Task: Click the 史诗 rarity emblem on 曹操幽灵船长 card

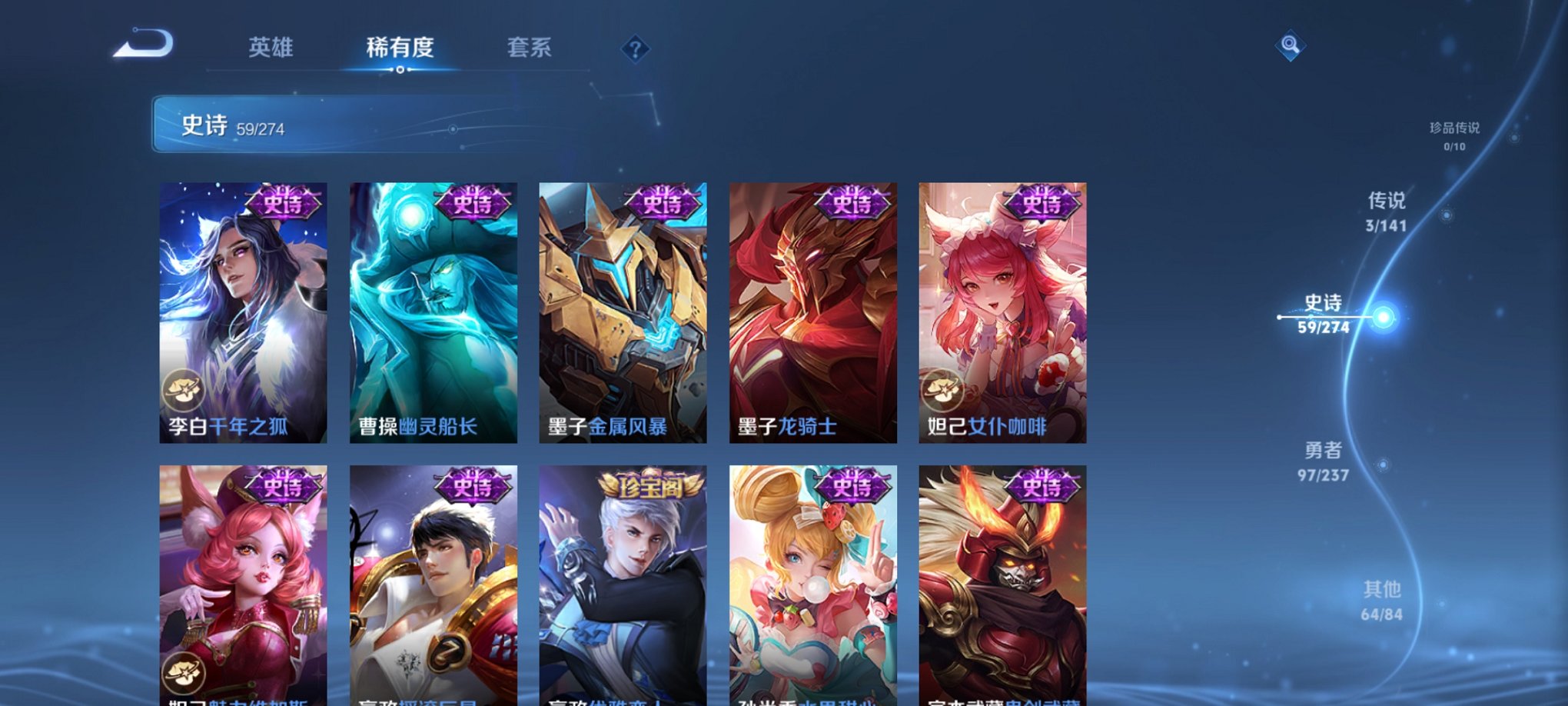Action: [472, 204]
